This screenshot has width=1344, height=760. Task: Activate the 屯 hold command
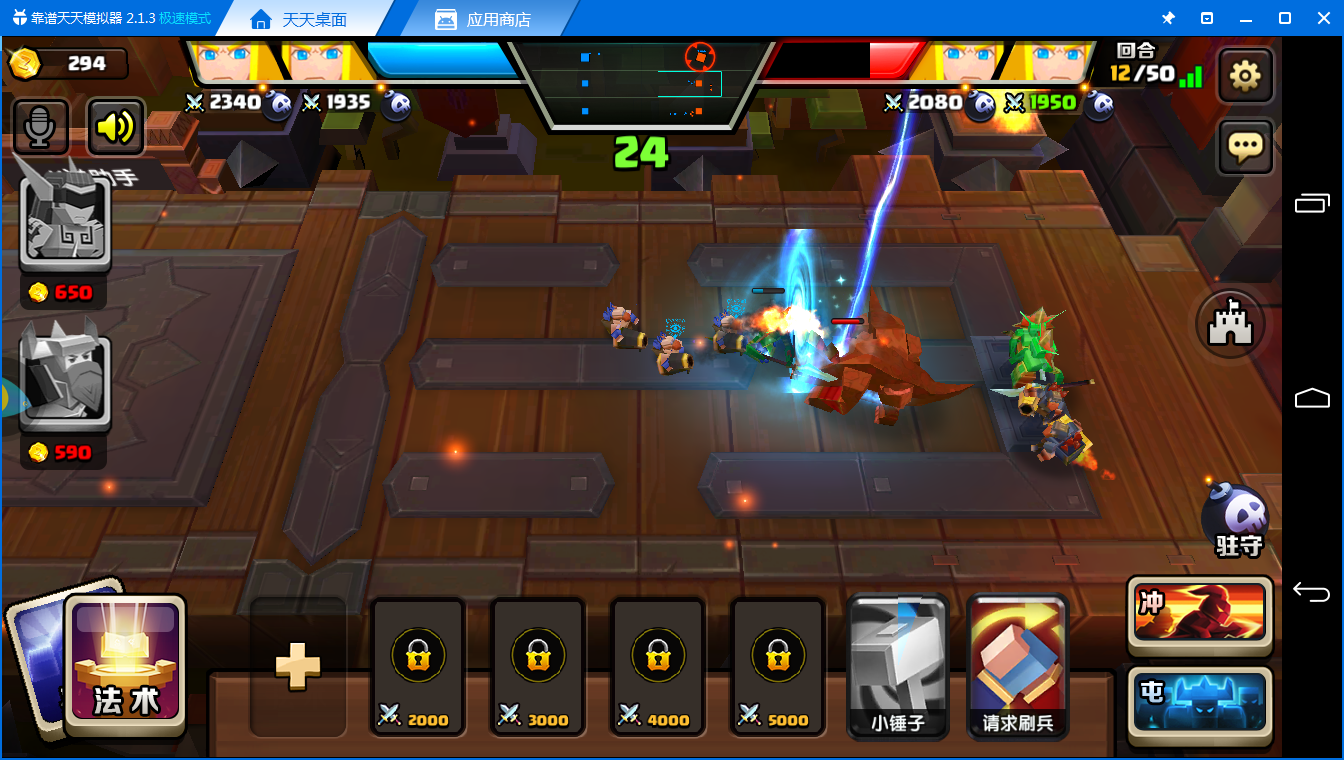coord(1200,702)
